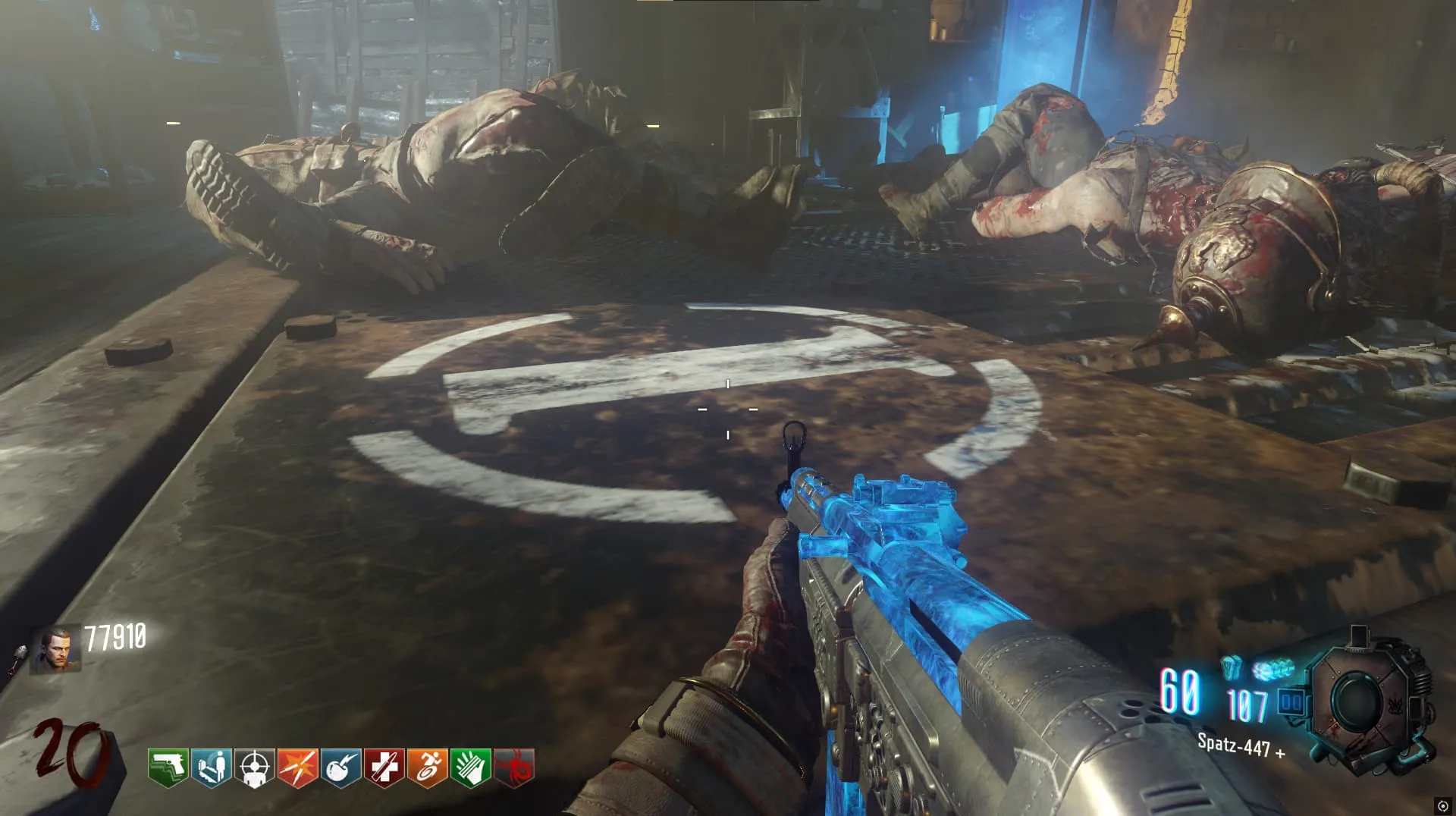Select the Mule Kick pistol perk icon

tap(168, 767)
